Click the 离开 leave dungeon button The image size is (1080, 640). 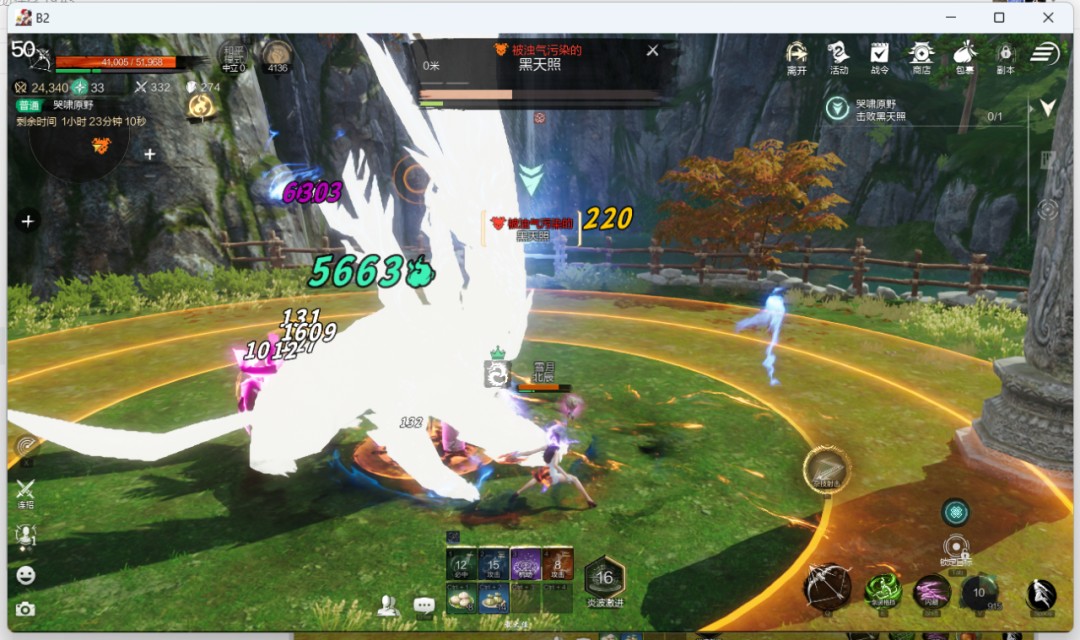coord(796,56)
